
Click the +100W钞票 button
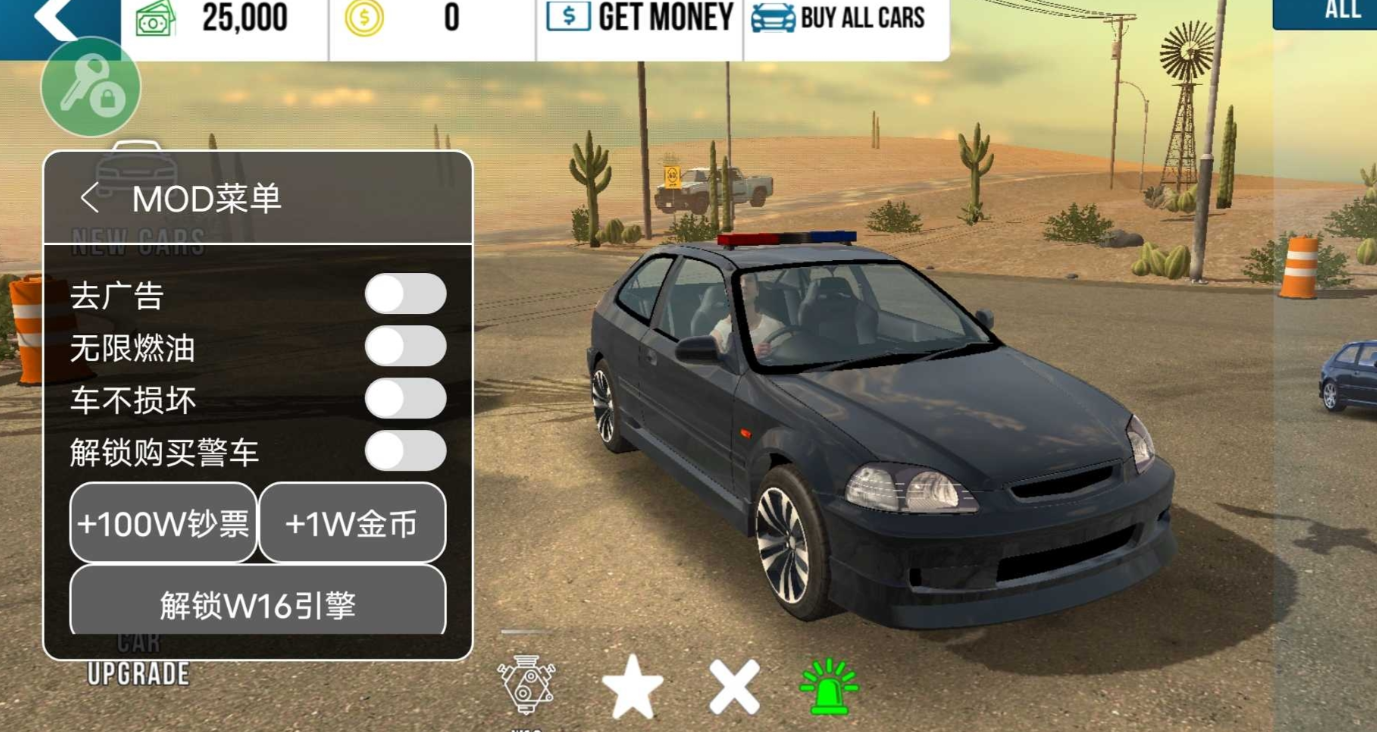pos(163,523)
